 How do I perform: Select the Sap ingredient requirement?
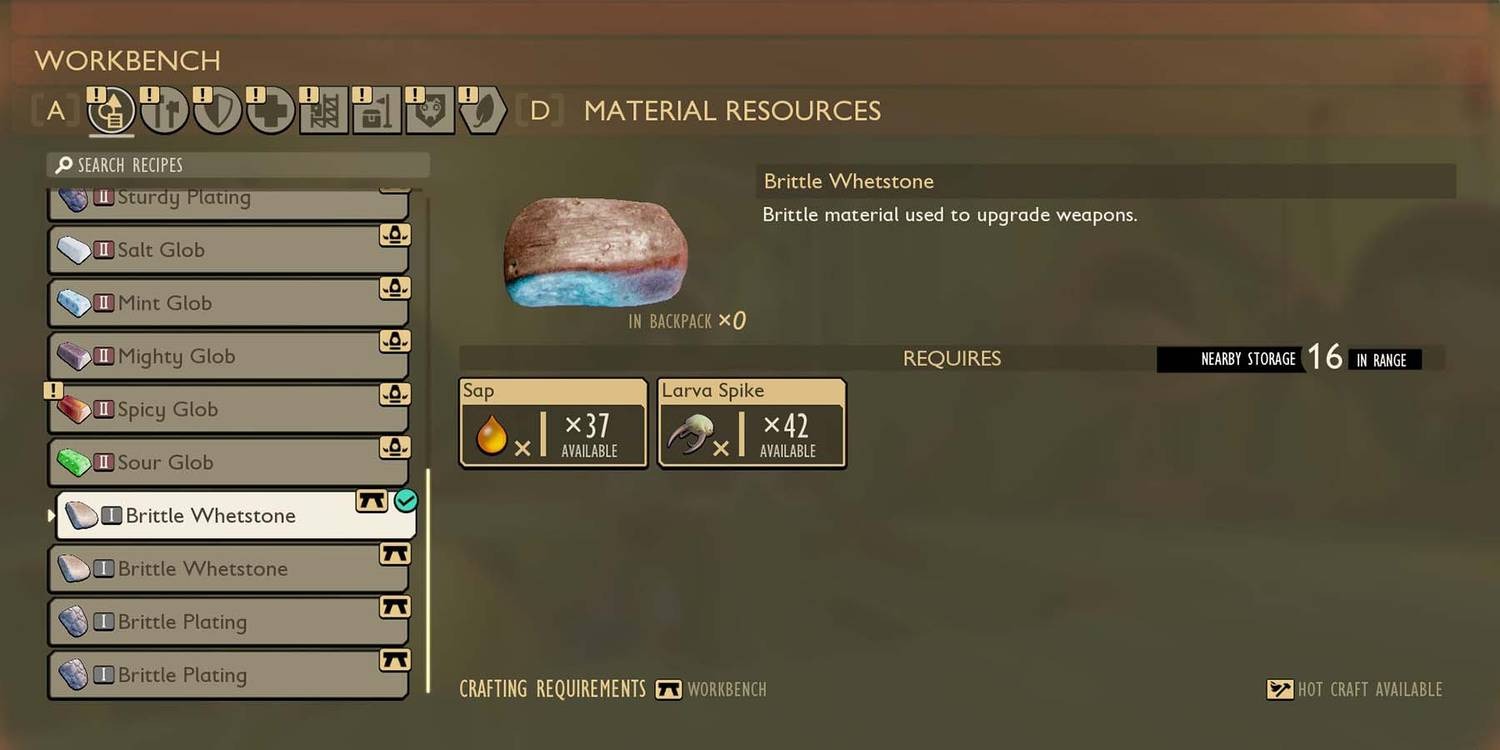click(553, 423)
